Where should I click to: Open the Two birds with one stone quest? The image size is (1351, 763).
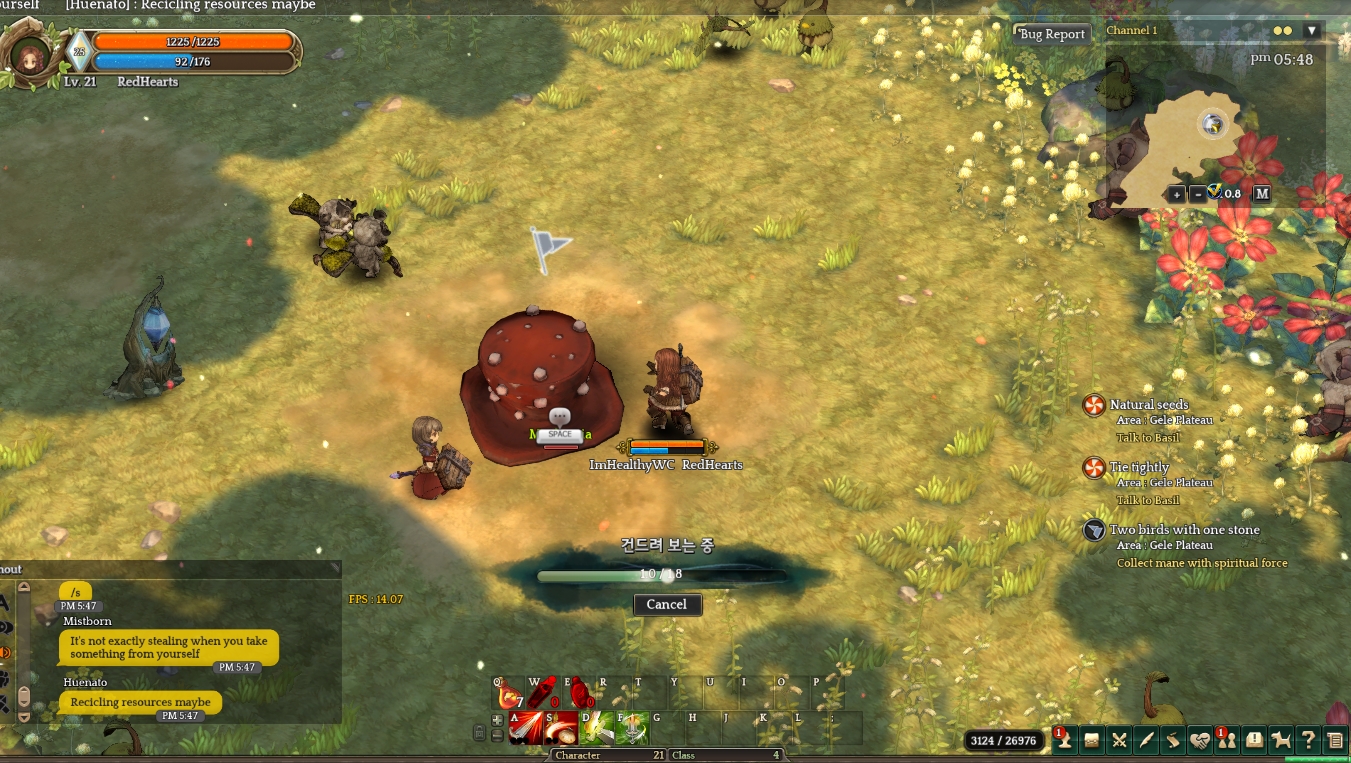coord(1184,530)
